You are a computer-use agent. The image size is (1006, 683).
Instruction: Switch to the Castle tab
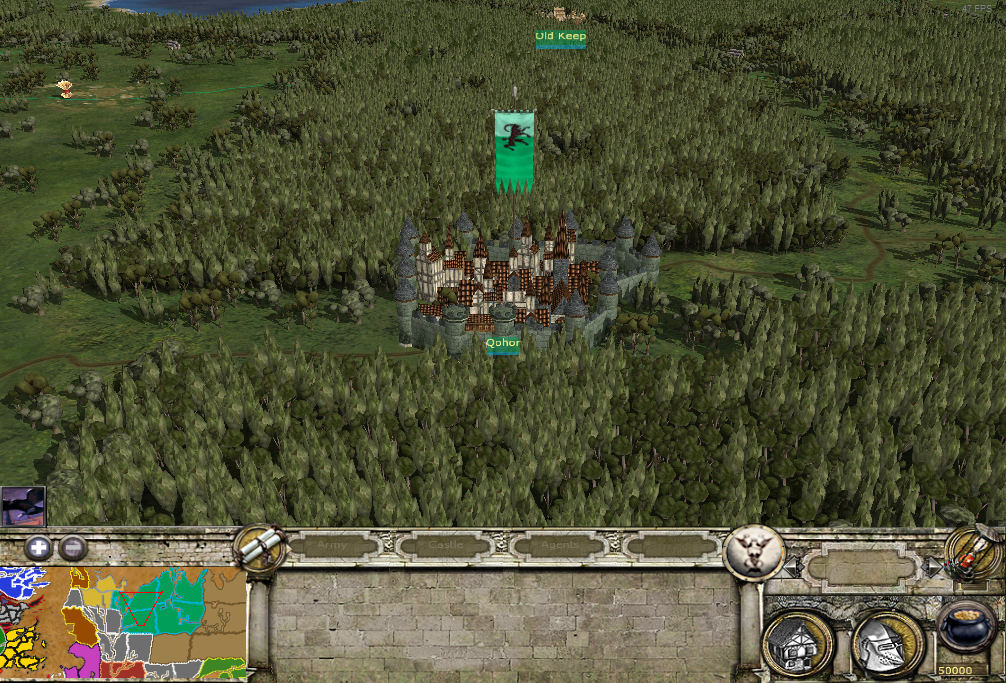click(x=449, y=546)
